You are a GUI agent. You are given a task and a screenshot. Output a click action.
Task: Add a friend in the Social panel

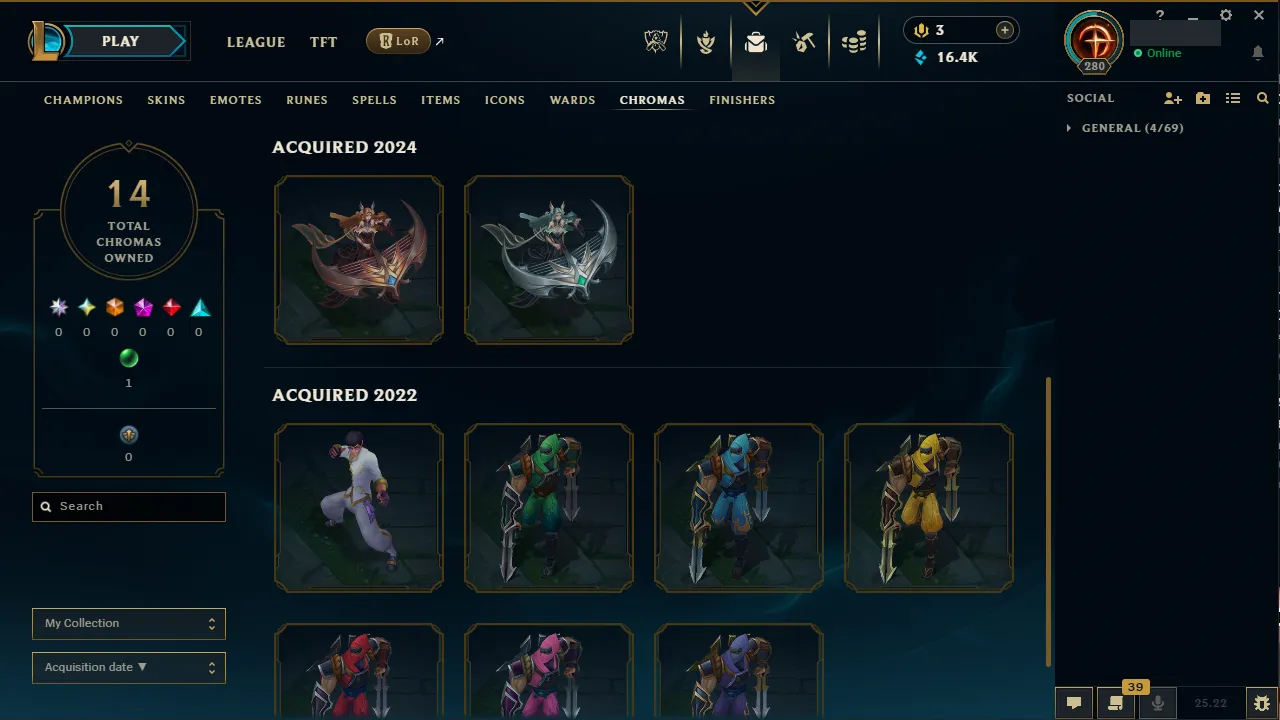[x=1172, y=98]
